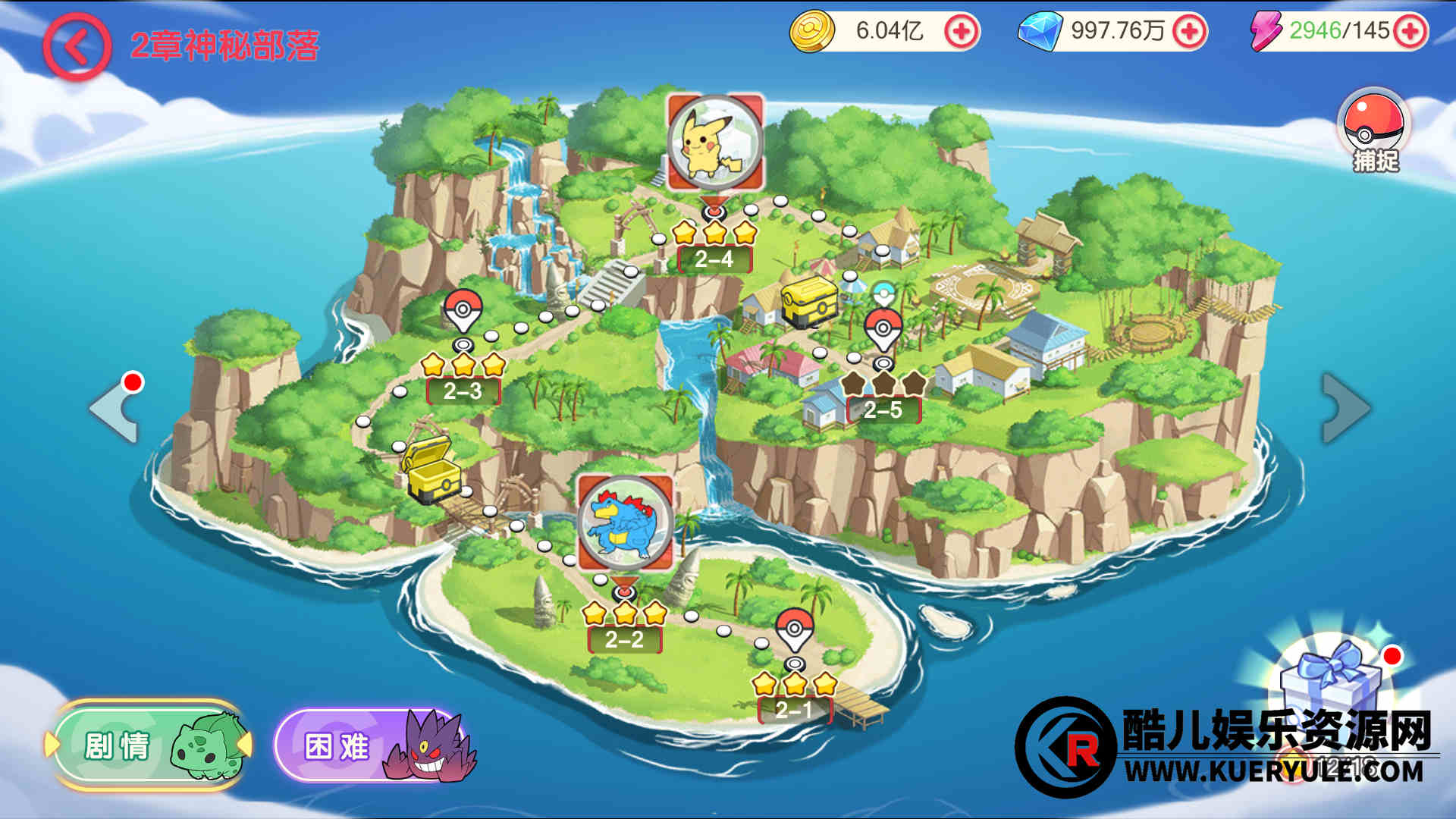Select stage 2-1 on the map
Viewport: 1456px width, 819px height.
point(794,708)
